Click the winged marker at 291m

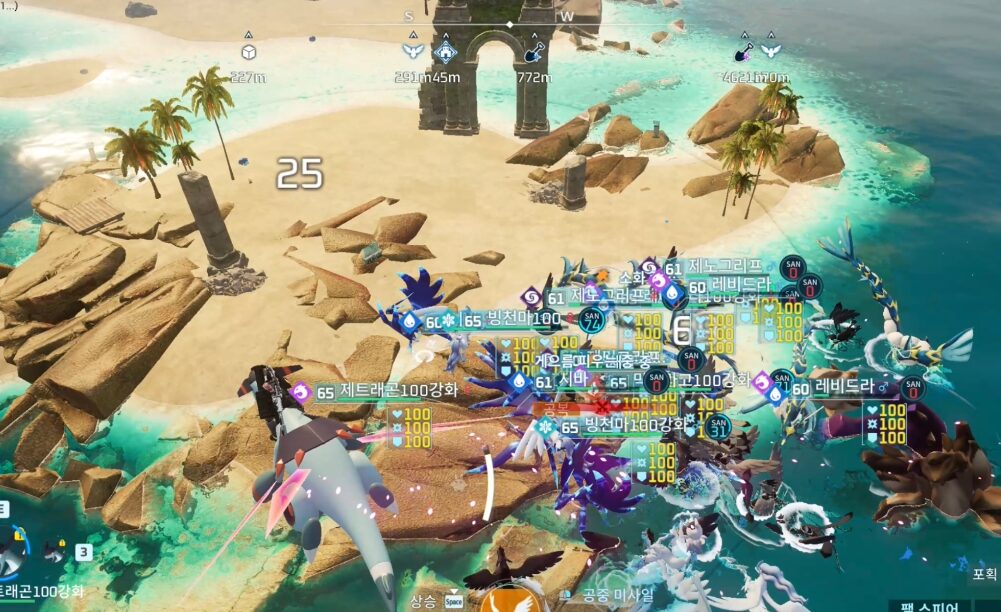tap(411, 51)
